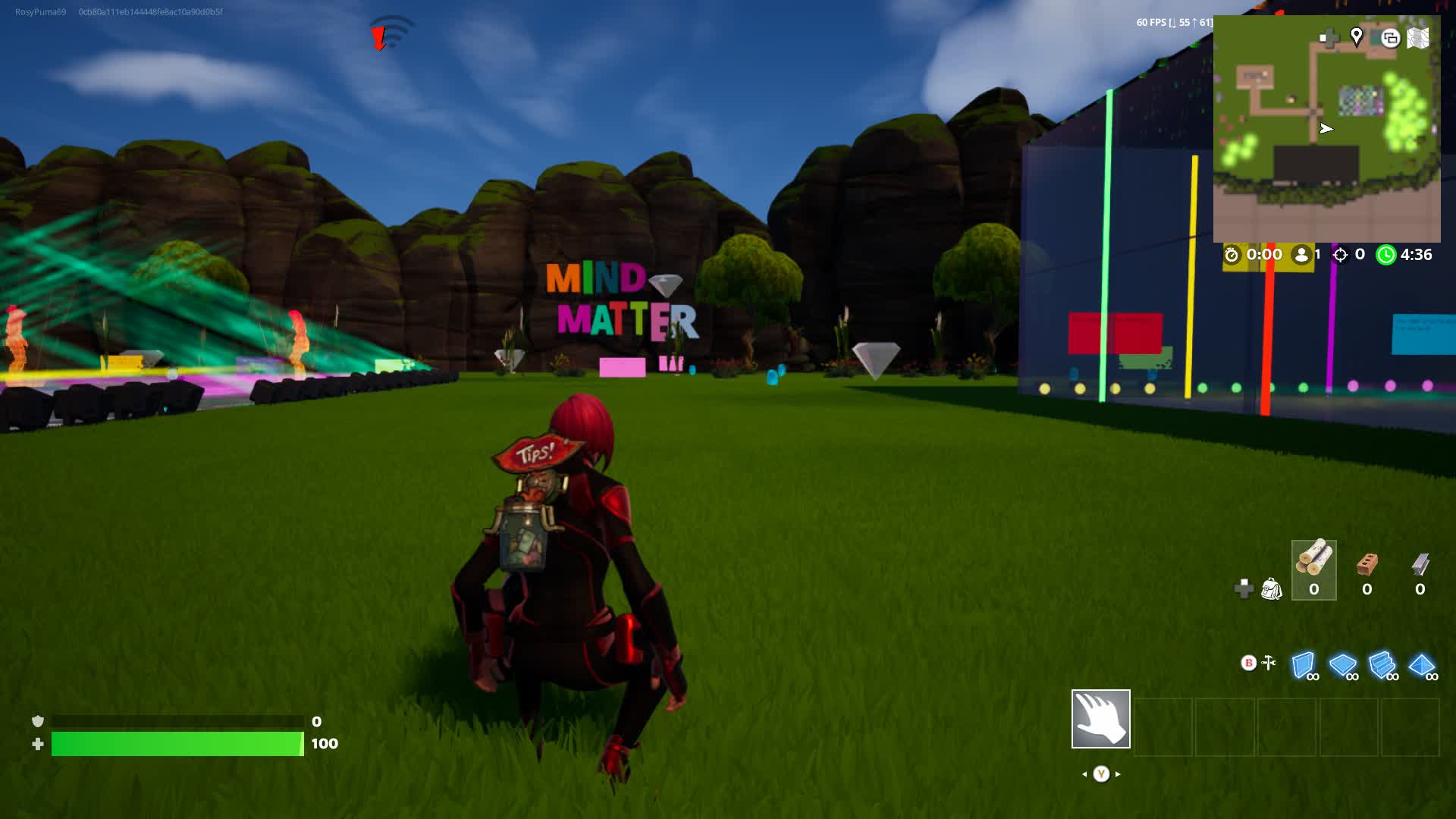Choose the wall building piece
1456x819 pixels.
(x=1304, y=665)
